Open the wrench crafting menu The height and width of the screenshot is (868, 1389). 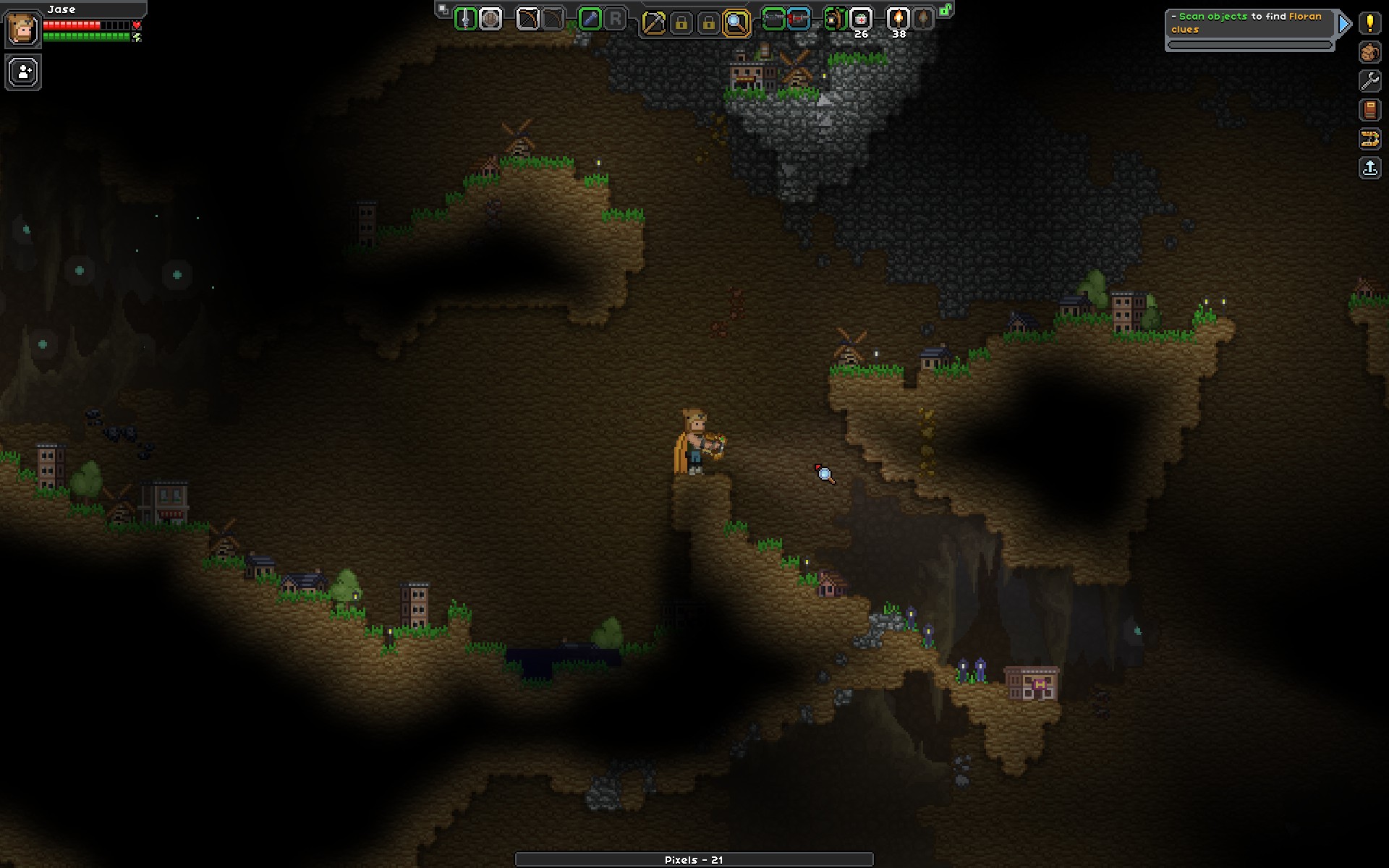1369,81
